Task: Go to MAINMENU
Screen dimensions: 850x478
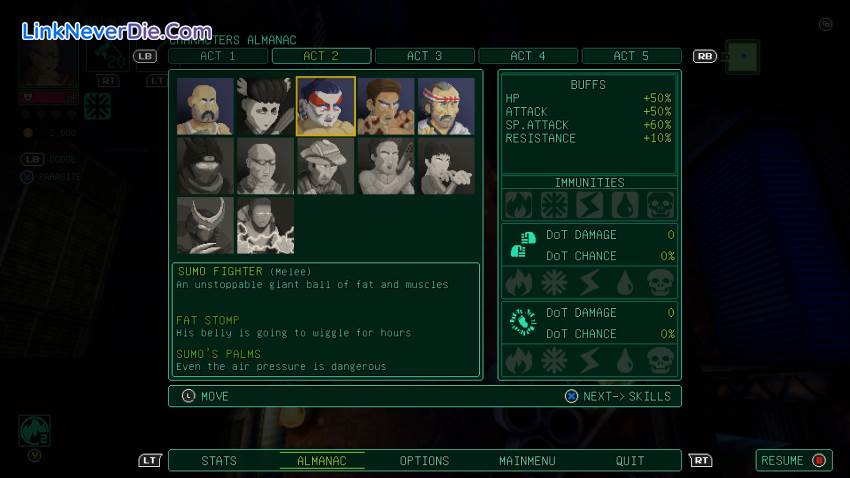Action: [x=527, y=461]
